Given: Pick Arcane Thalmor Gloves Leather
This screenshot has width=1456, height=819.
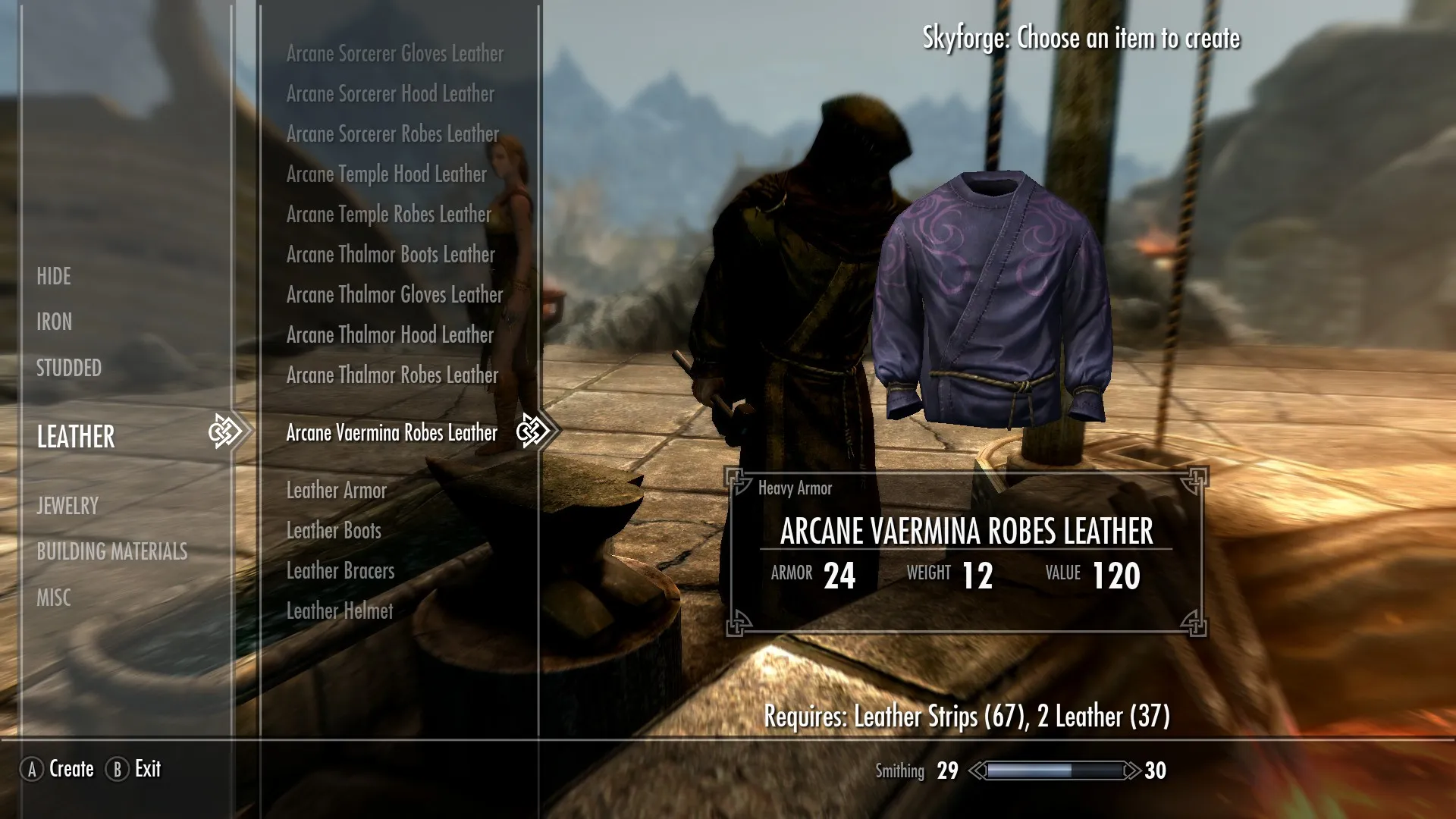Looking at the screenshot, I should tap(394, 295).
